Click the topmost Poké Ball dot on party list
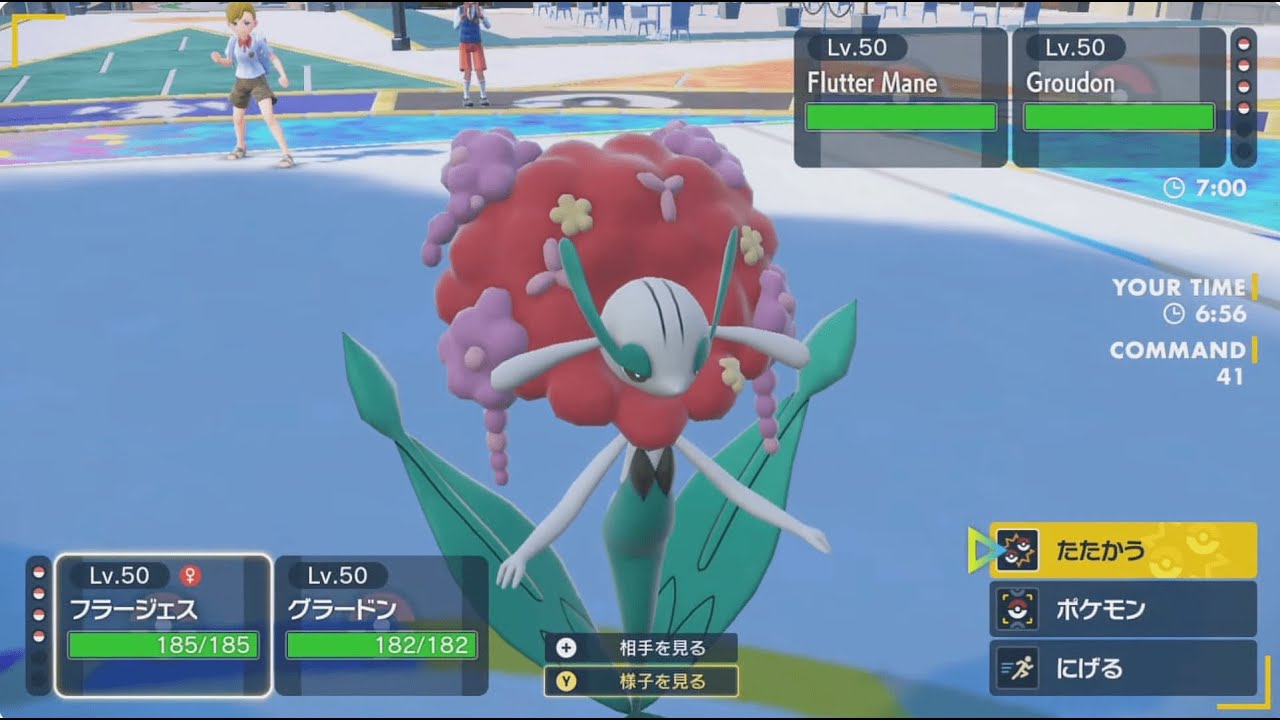Screen dimensions: 1280x720 pos(39,573)
